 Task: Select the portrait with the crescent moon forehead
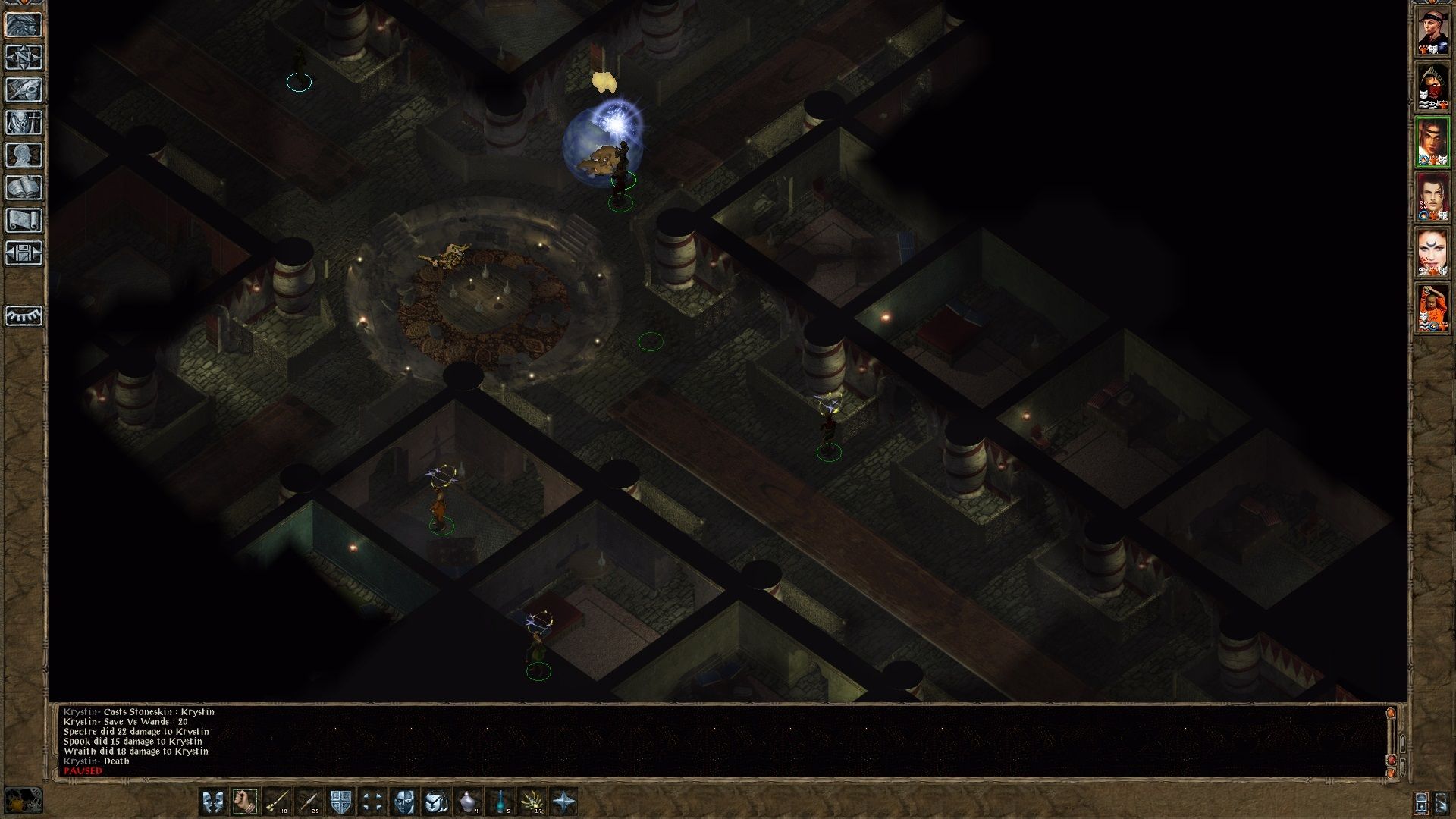(x=1432, y=253)
